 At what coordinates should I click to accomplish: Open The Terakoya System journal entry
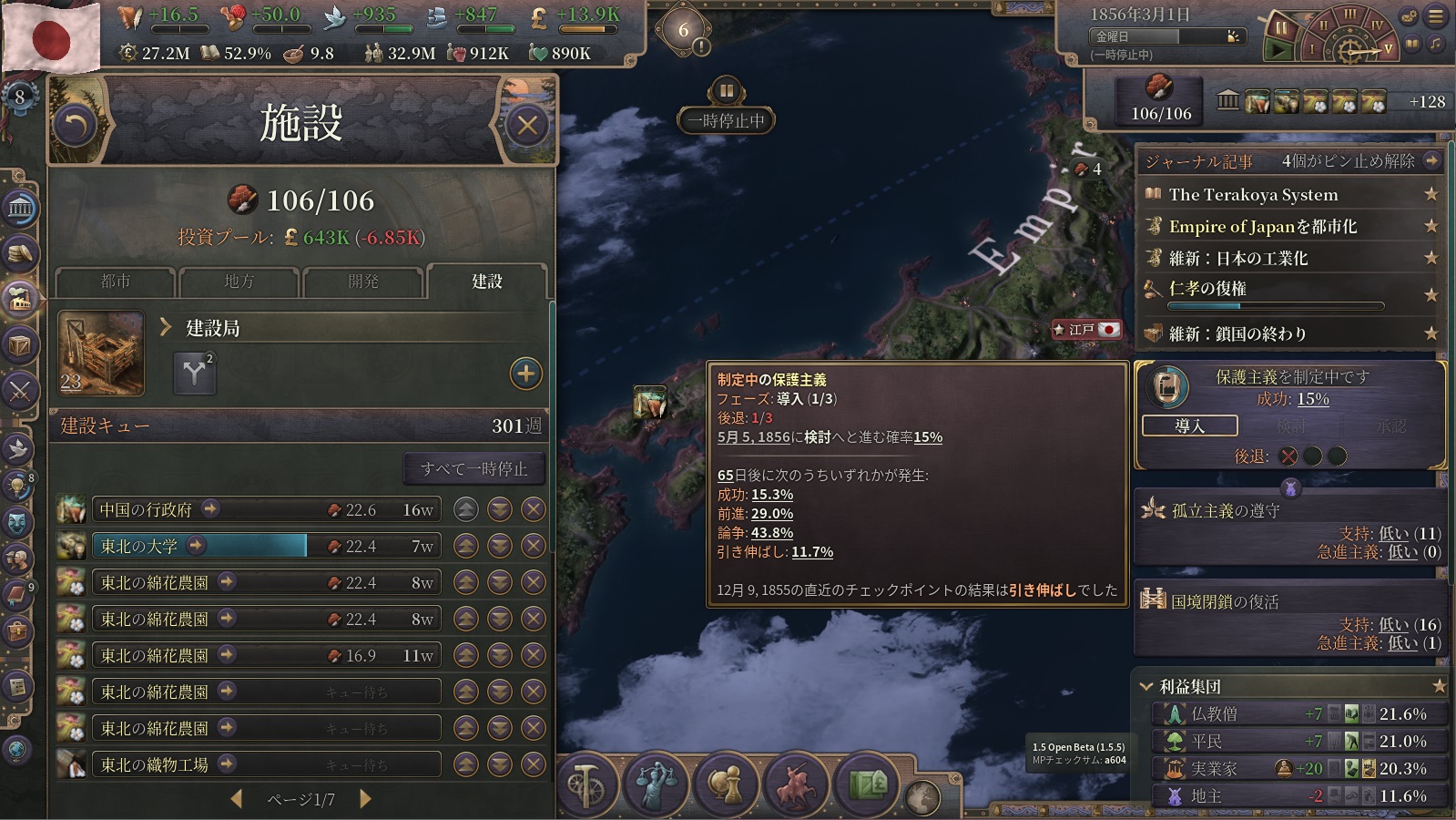point(1253,194)
